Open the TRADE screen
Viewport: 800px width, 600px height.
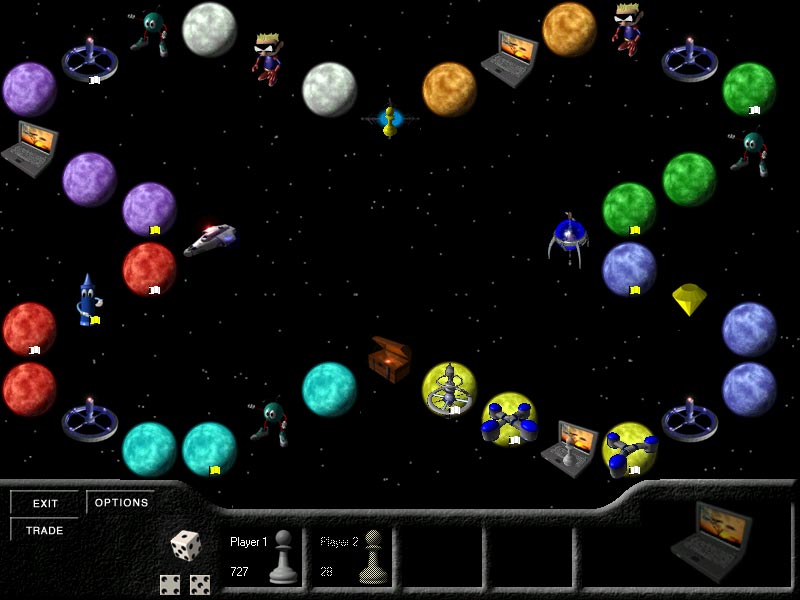coord(46,530)
